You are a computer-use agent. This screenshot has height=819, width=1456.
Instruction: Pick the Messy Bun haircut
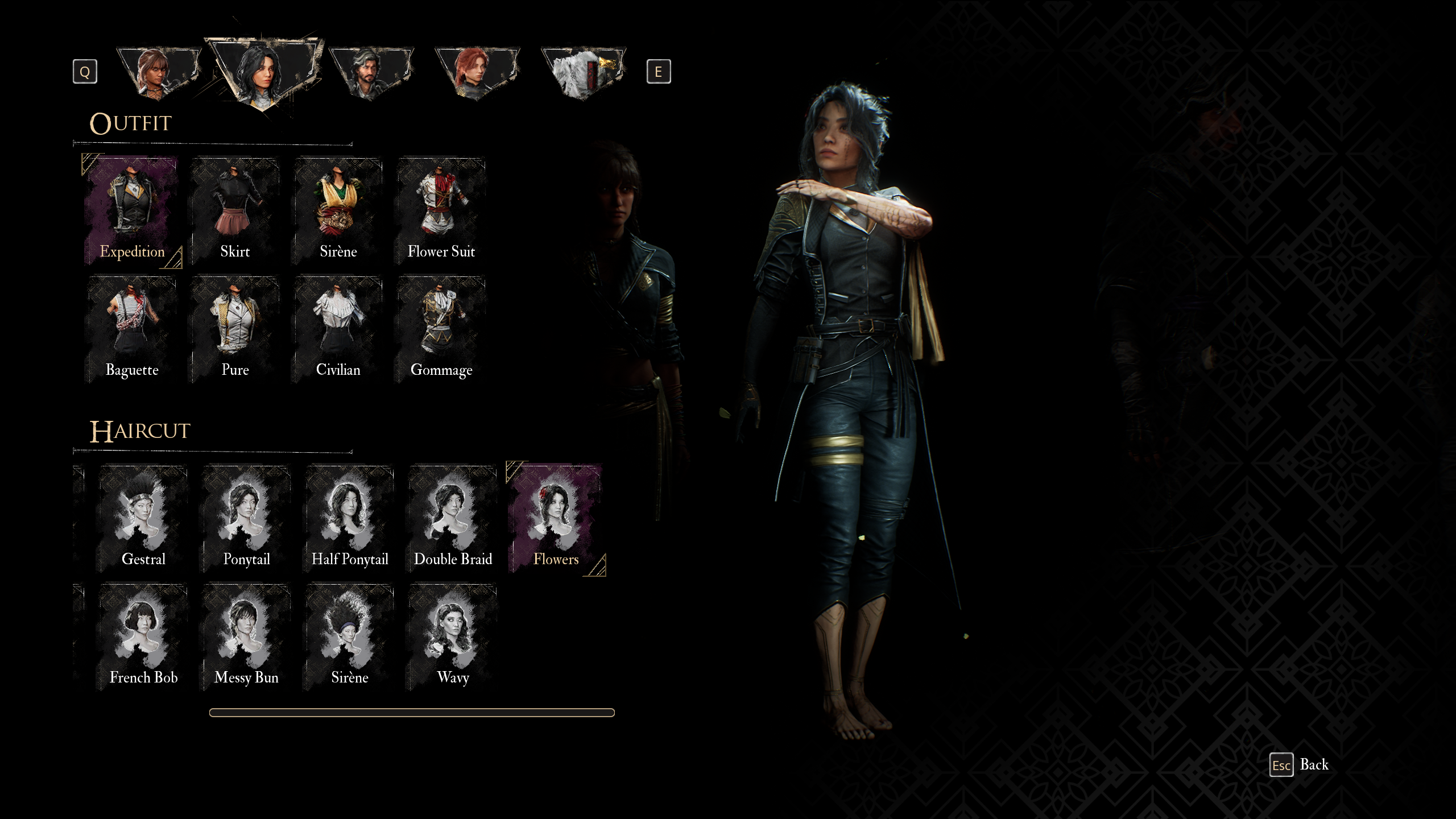click(x=246, y=636)
